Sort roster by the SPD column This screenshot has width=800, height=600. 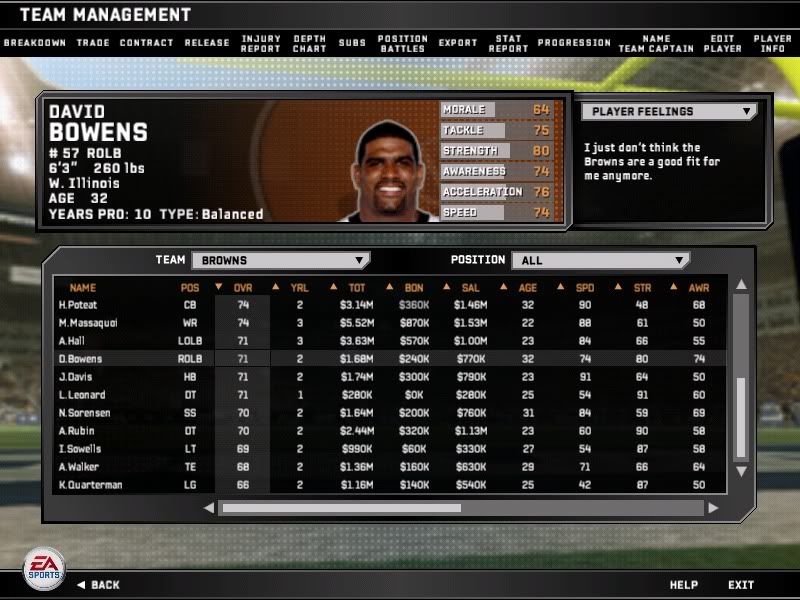(x=585, y=288)
